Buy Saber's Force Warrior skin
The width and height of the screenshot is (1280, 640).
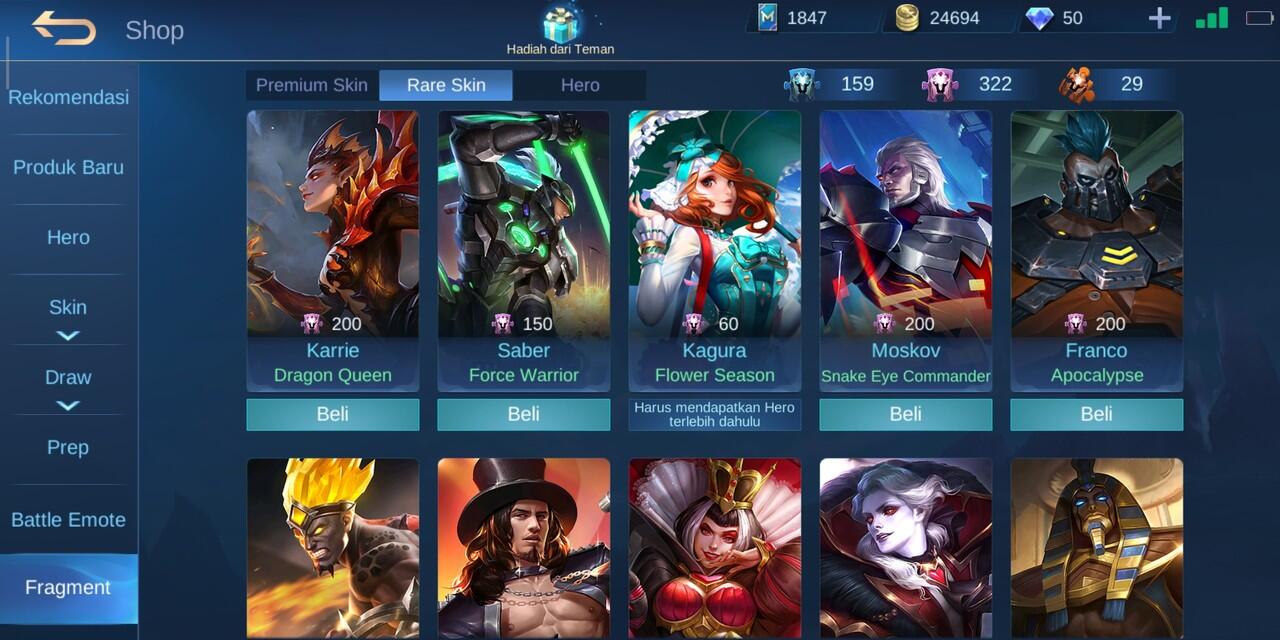[524, 414]
